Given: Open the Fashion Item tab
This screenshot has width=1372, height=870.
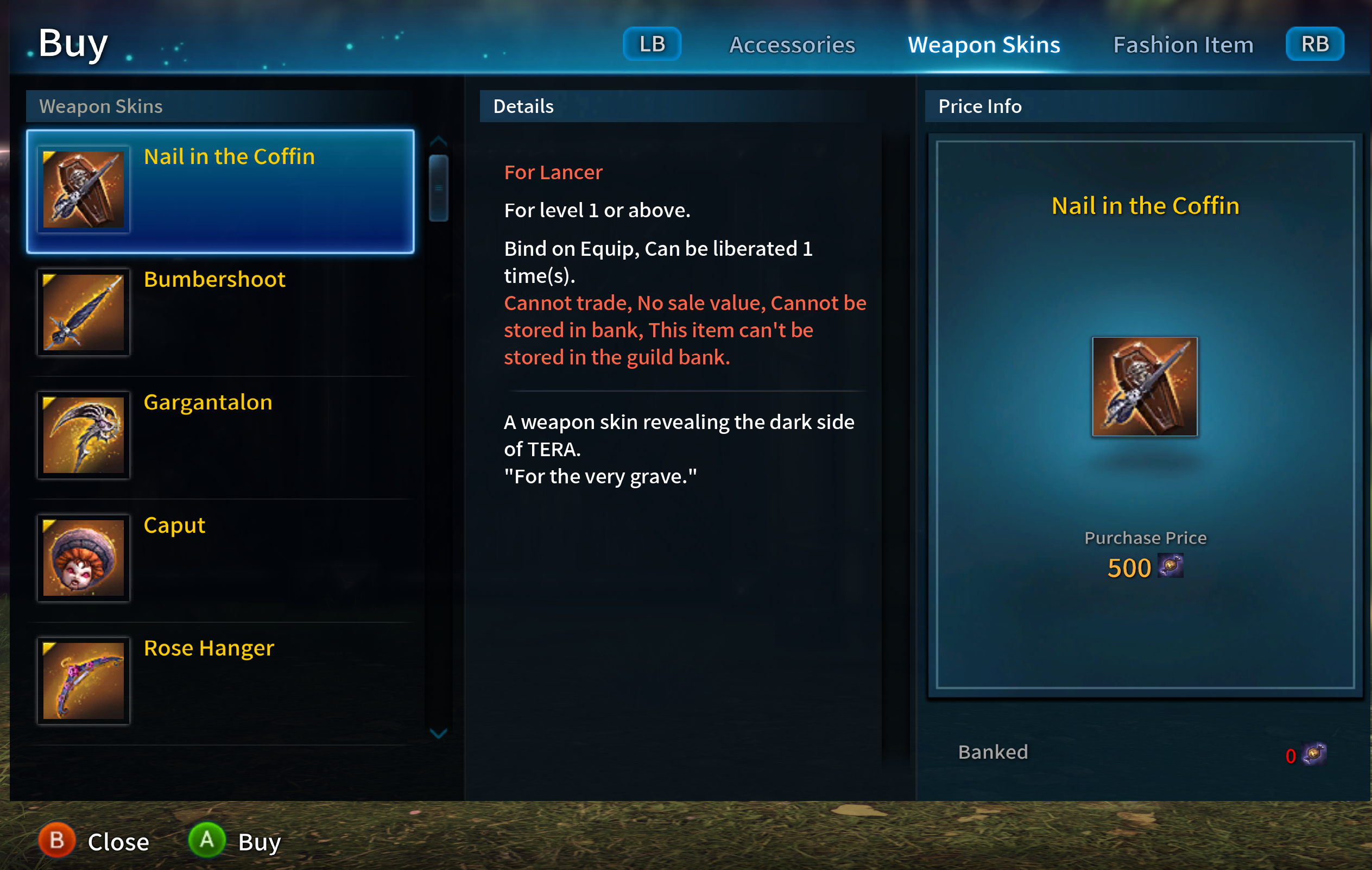Looking at the screenshot, I should point(1183,45).
